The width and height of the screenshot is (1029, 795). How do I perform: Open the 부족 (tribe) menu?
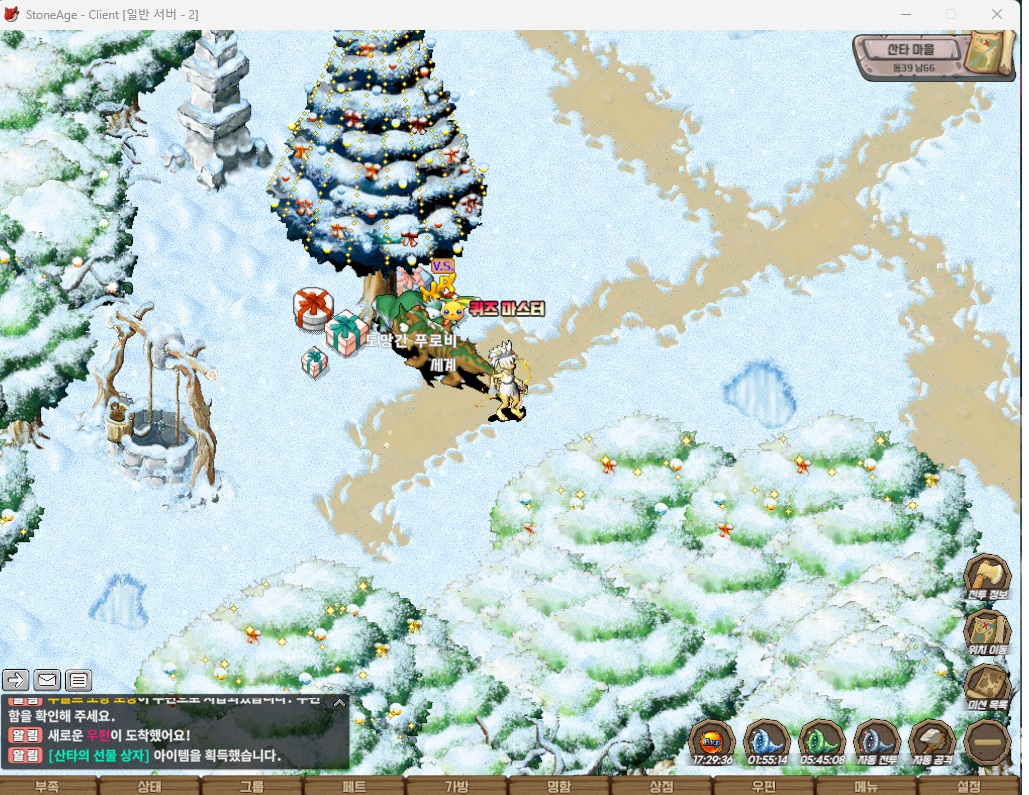click(x=47, y=786)
